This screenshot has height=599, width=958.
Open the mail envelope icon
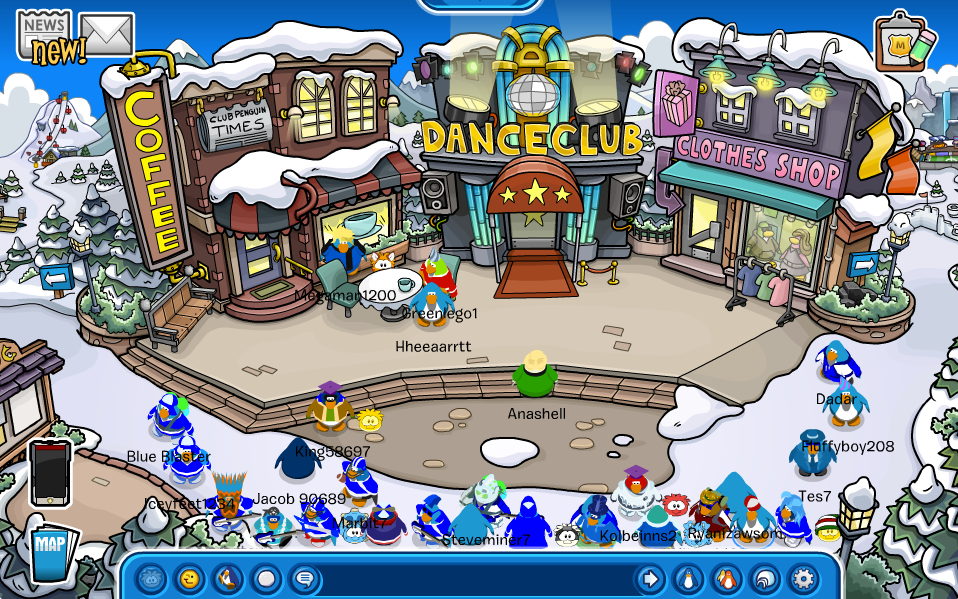point(107,34)
